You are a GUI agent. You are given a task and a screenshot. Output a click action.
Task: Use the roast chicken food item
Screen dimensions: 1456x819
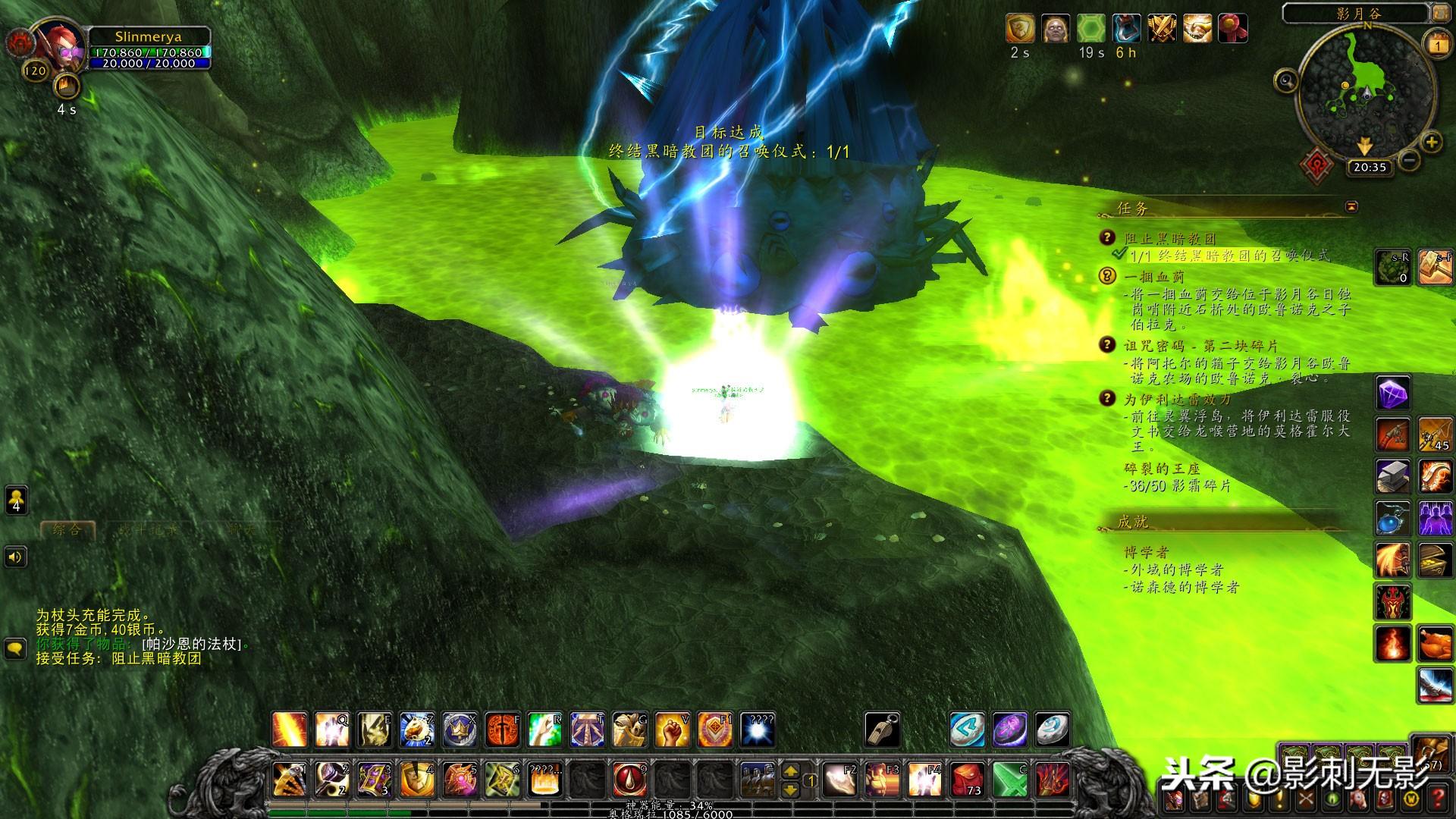[x=1435, y=645]
